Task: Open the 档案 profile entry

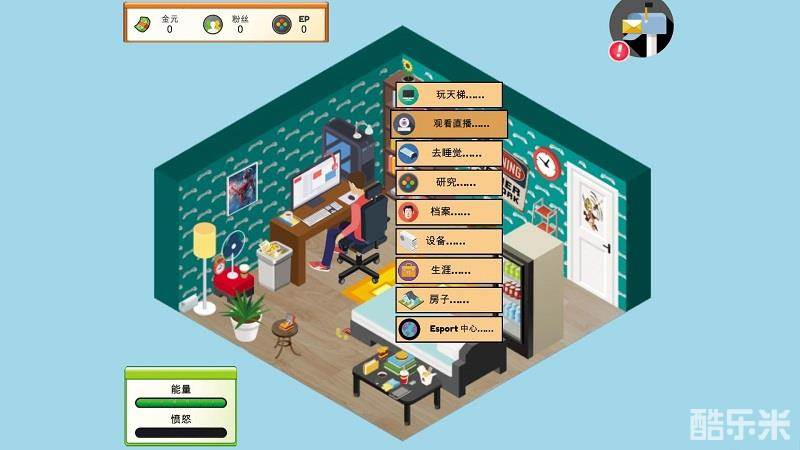Action: tap(448, 212)
